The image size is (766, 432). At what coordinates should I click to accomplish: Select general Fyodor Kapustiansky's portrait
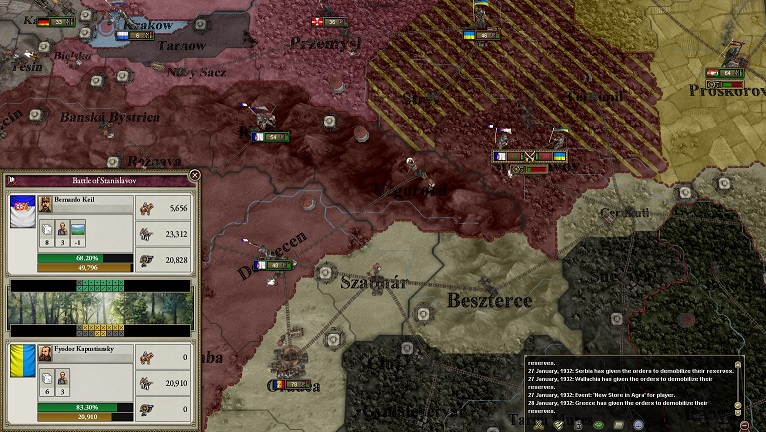point(46,353)
